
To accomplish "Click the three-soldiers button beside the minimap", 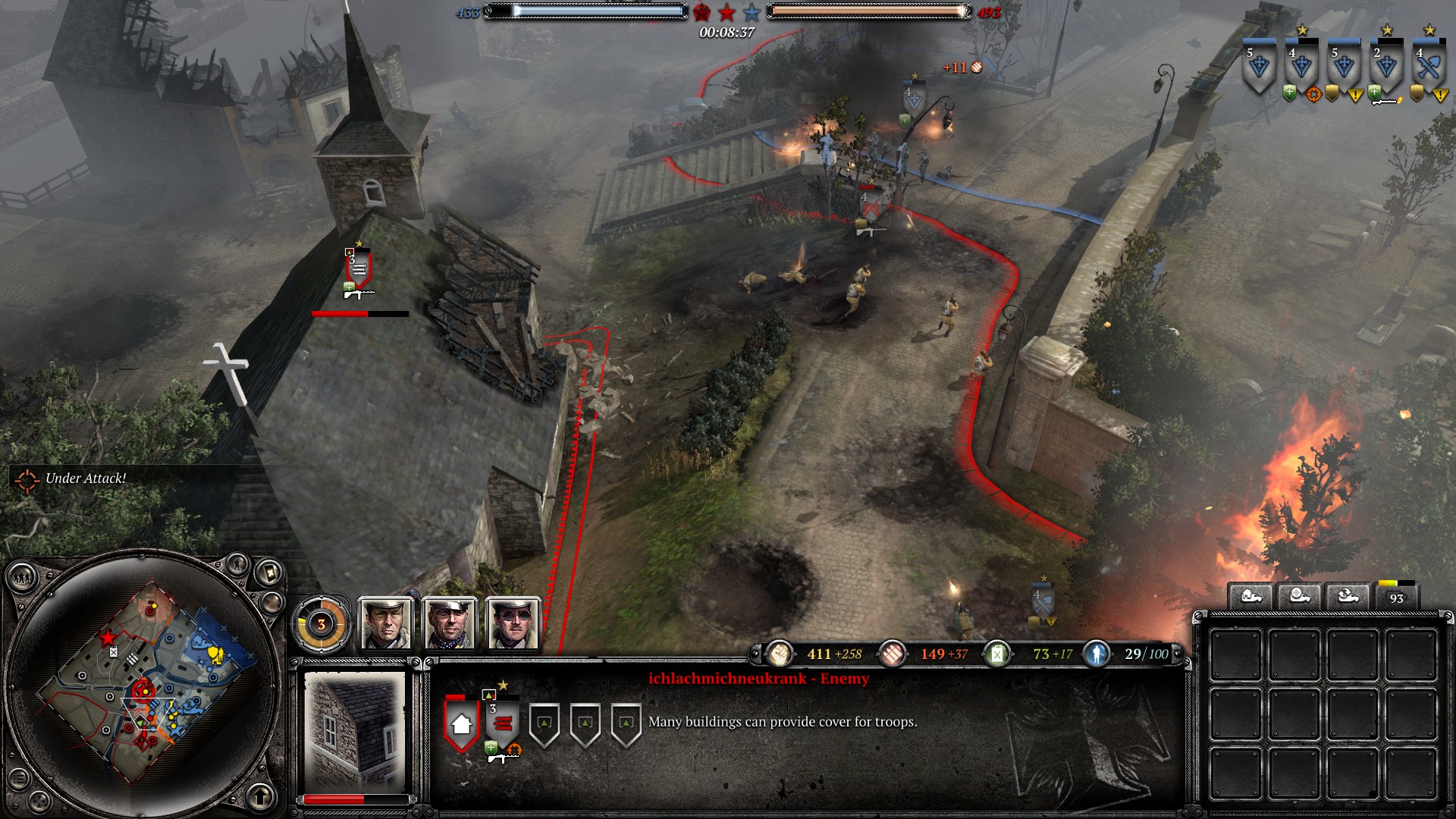I will pyautogui.click(x=22, y=579).
